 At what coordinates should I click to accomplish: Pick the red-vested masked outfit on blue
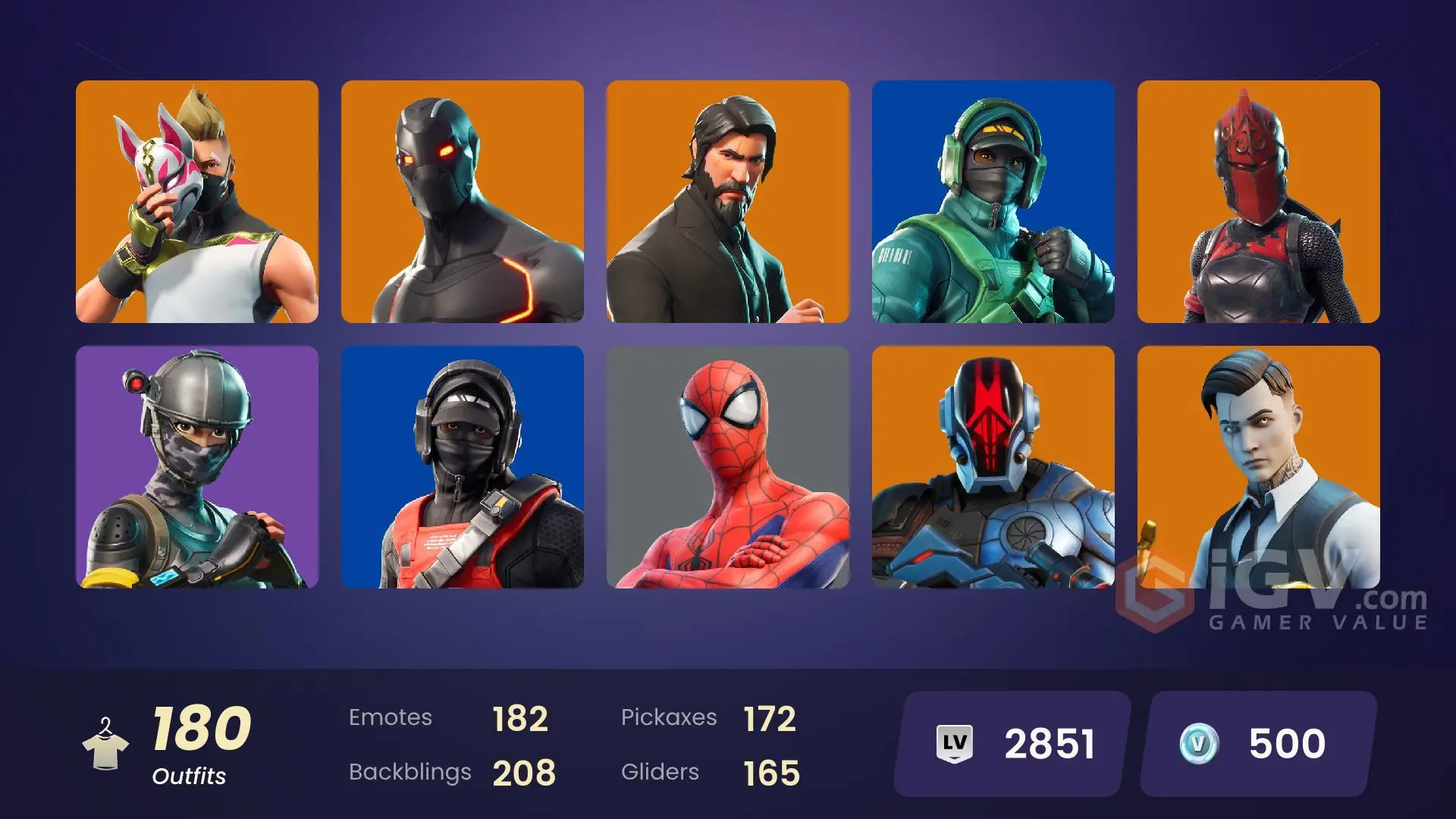coord(463,467)
